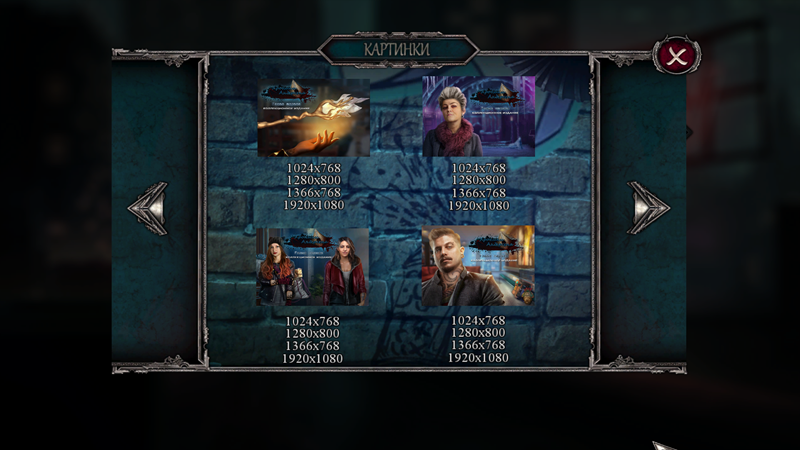Go to the previous wallpapers page
Viewport: 800px width, 450px height.
tap(148, 208)
